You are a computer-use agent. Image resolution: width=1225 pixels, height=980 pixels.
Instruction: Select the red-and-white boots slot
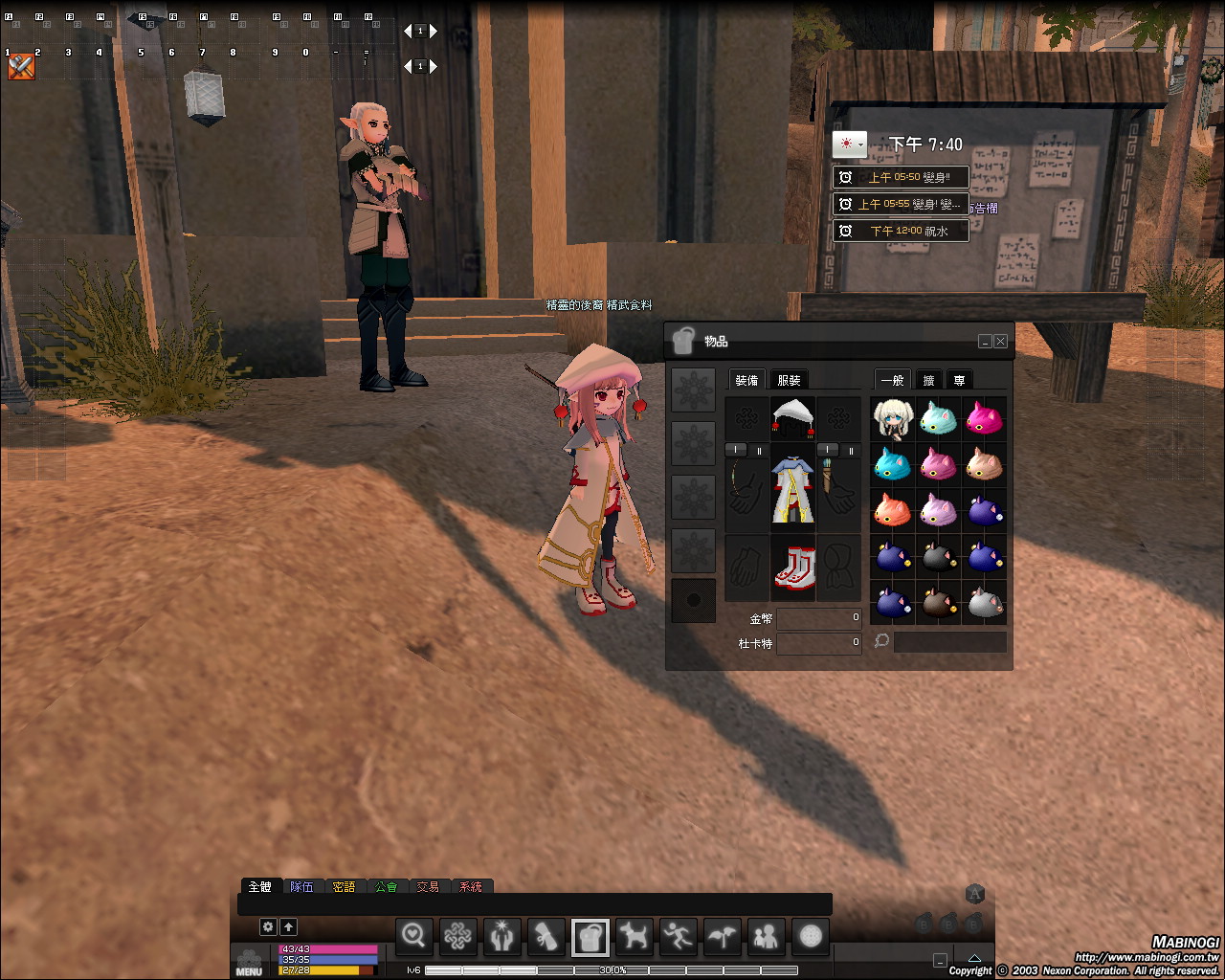tap(793, 568)
